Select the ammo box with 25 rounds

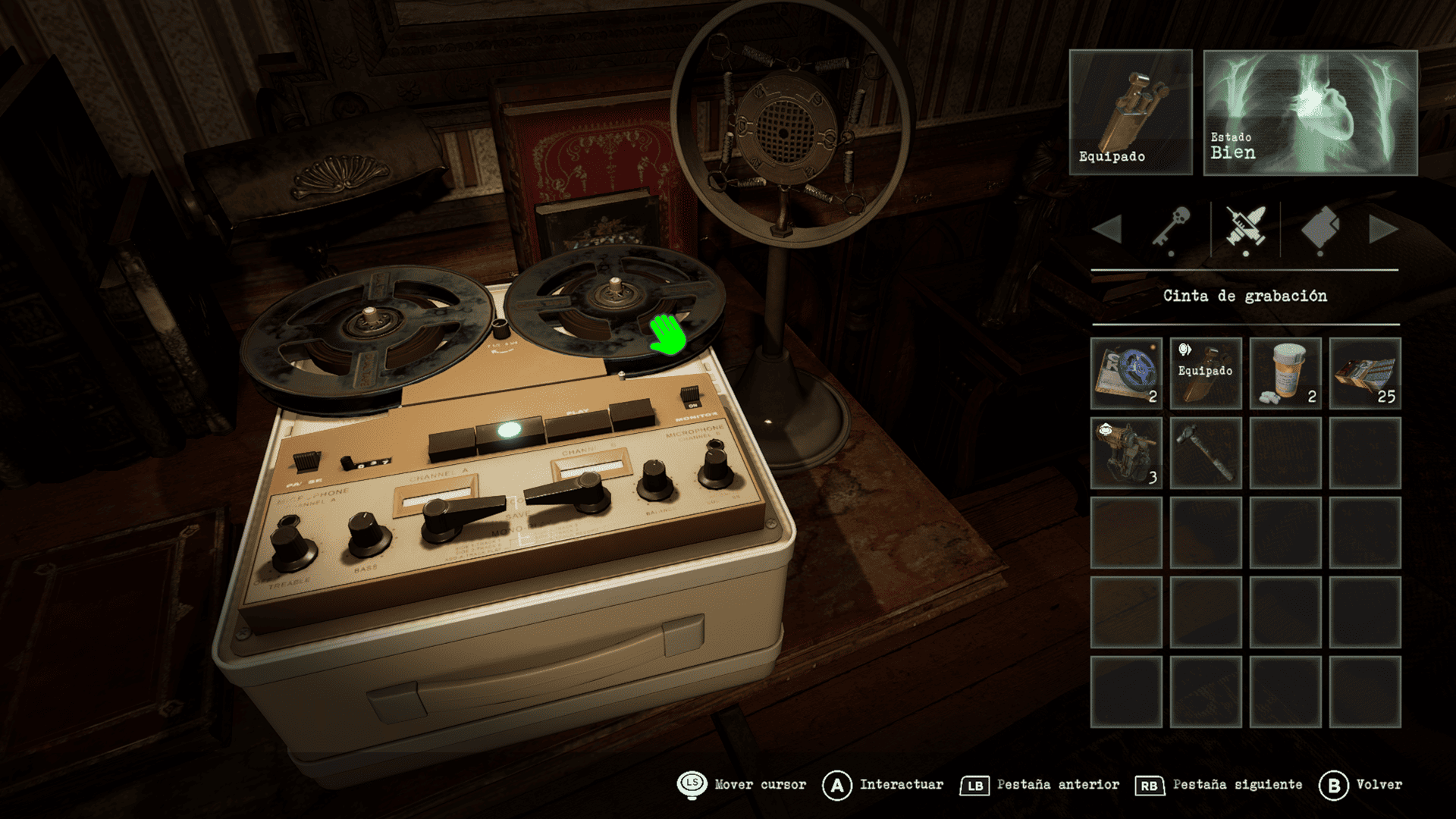1365,373
